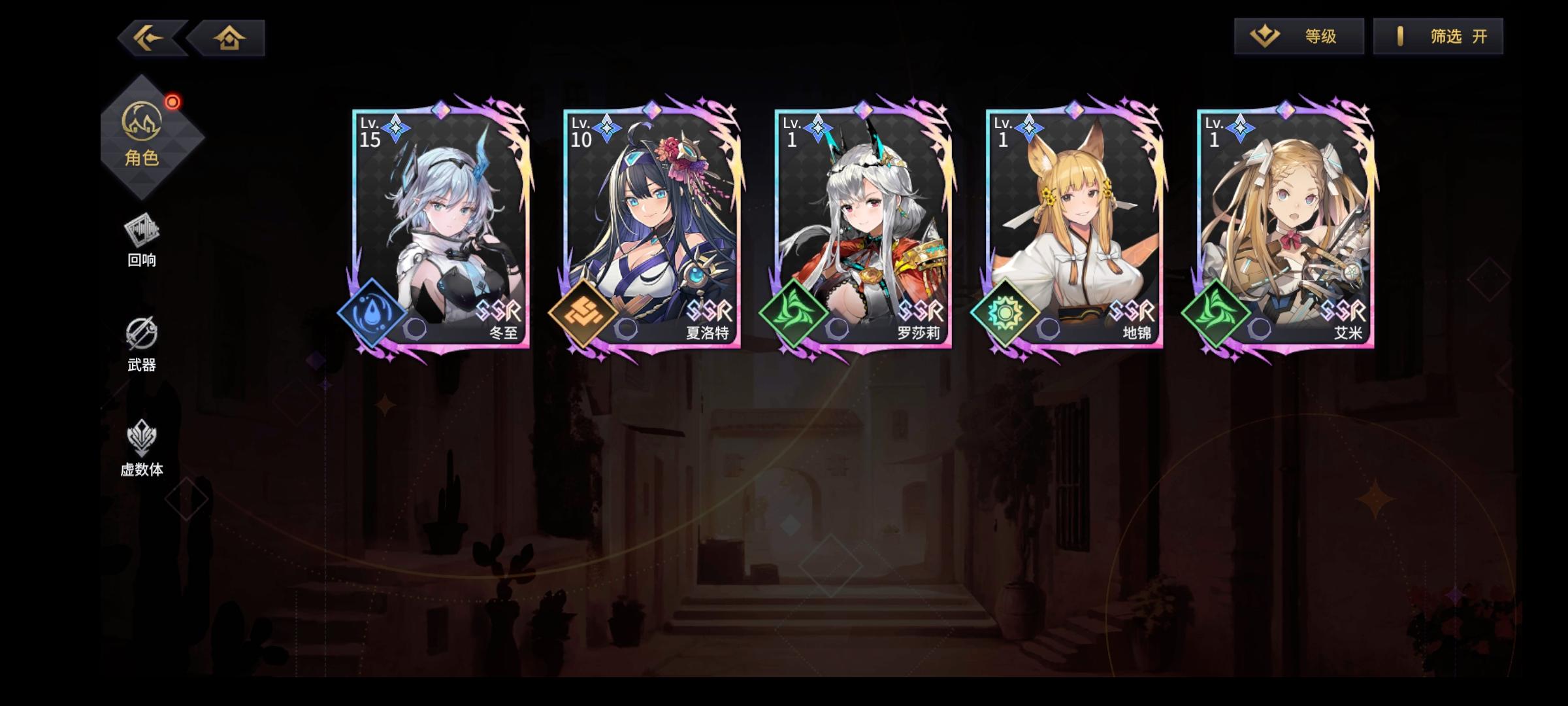Toggle the 筛选 filter to off
The image size is (1568, 706).
1437,36
